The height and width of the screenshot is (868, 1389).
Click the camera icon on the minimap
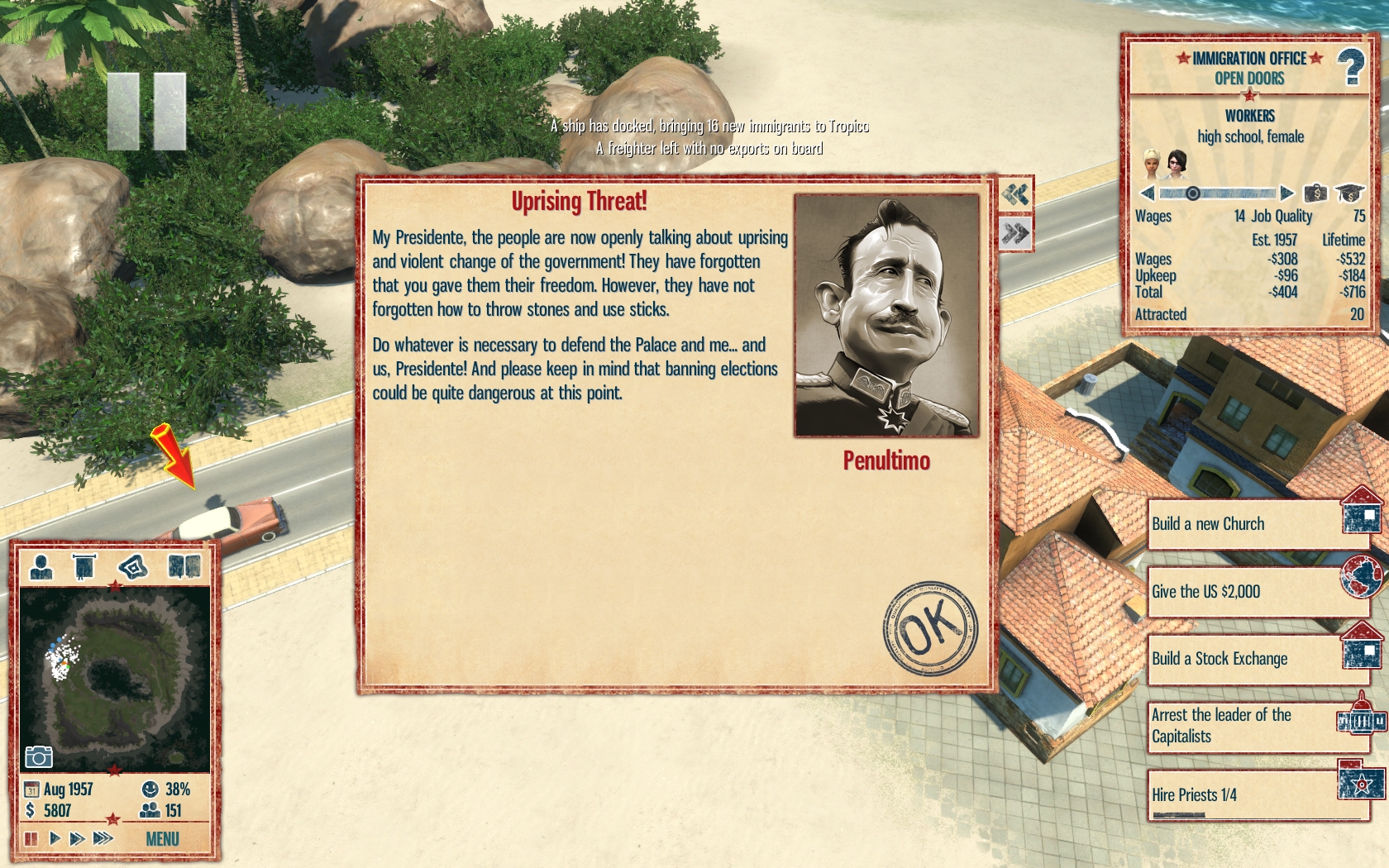(39, 756)
